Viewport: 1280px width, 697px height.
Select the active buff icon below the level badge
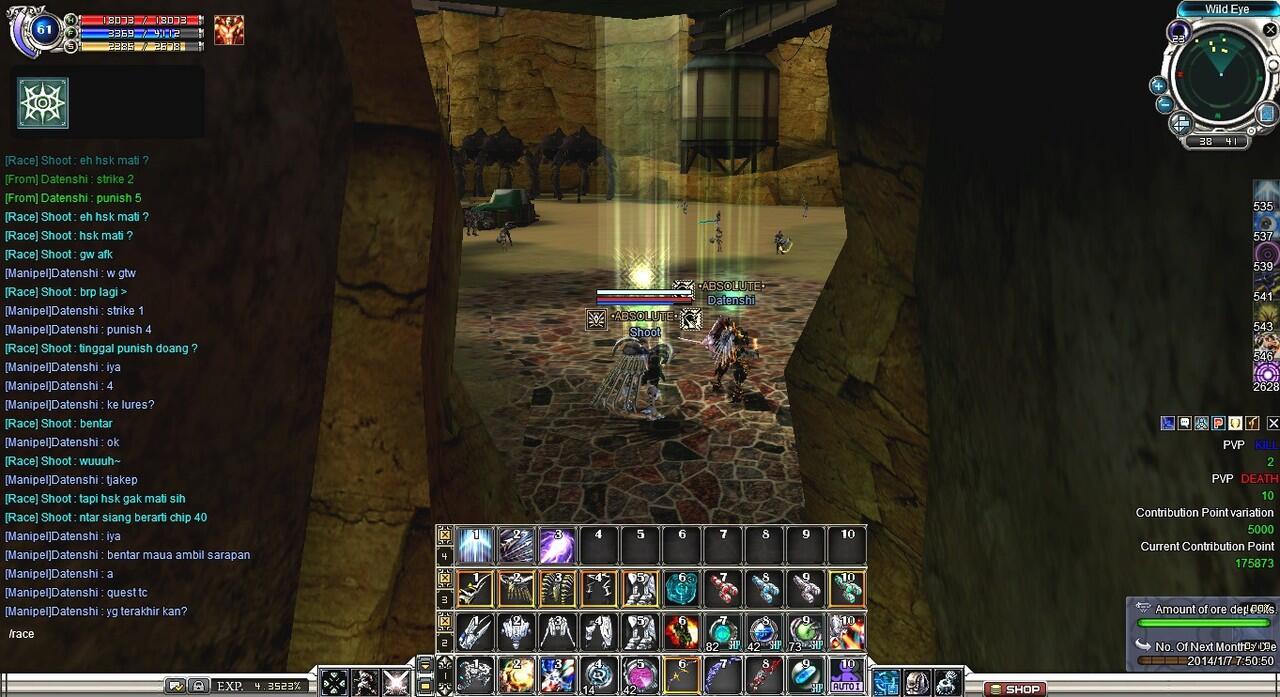click(x=43, y=103)
